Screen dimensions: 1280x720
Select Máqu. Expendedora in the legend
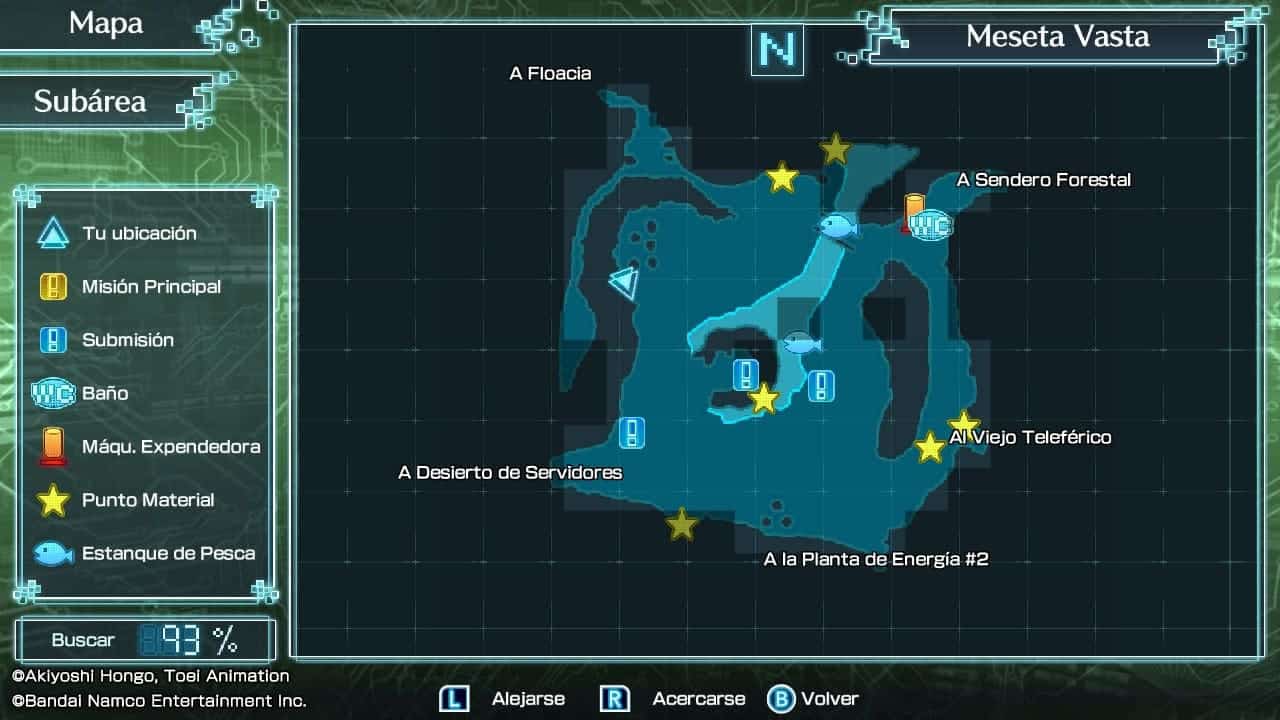tap(170, 447)
